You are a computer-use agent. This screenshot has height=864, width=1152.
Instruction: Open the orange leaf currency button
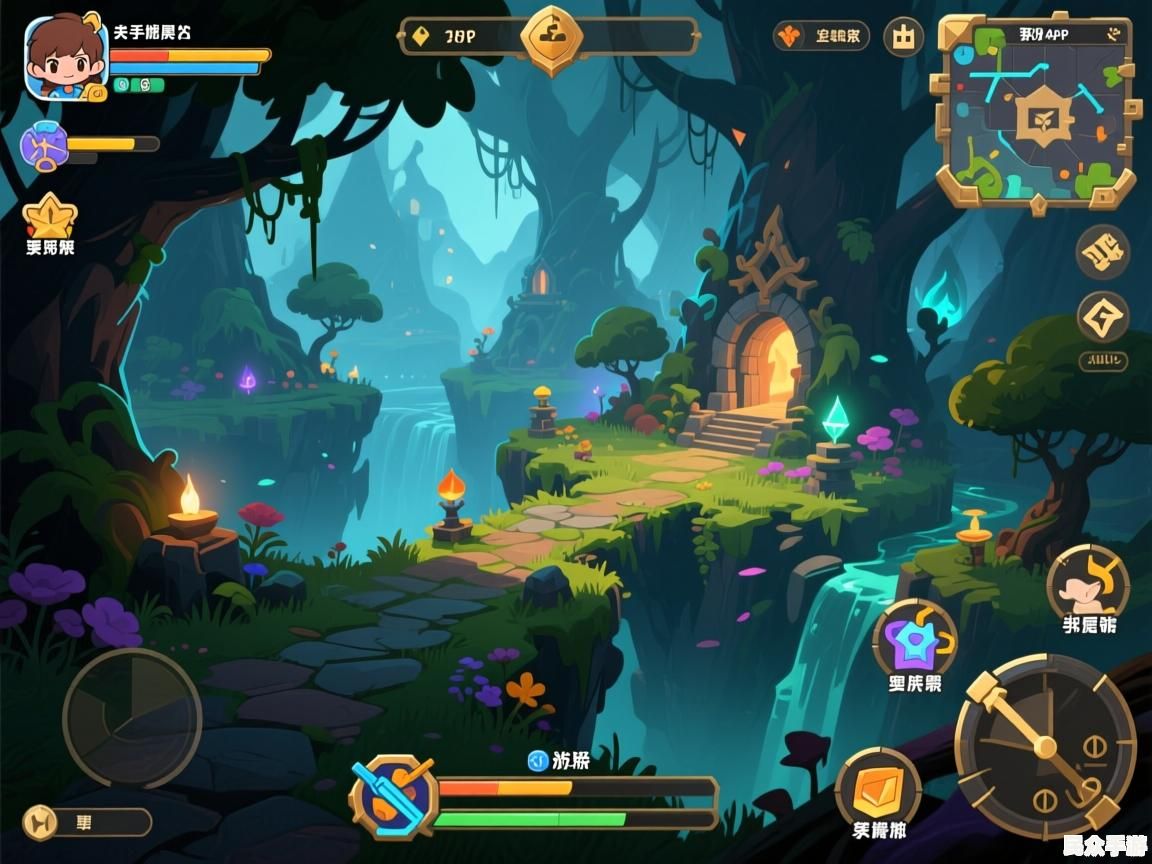click(x=820, y=37)
